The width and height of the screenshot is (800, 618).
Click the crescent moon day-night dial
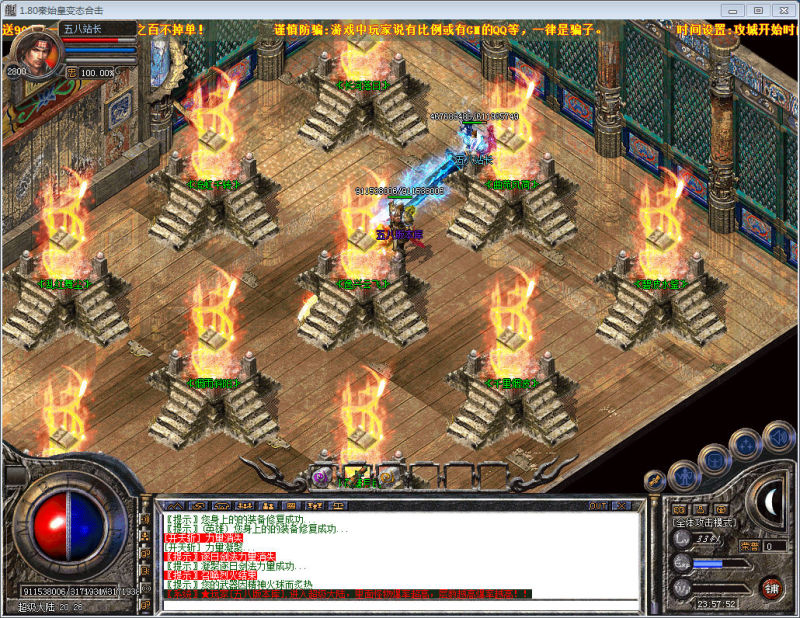(771, 502)
